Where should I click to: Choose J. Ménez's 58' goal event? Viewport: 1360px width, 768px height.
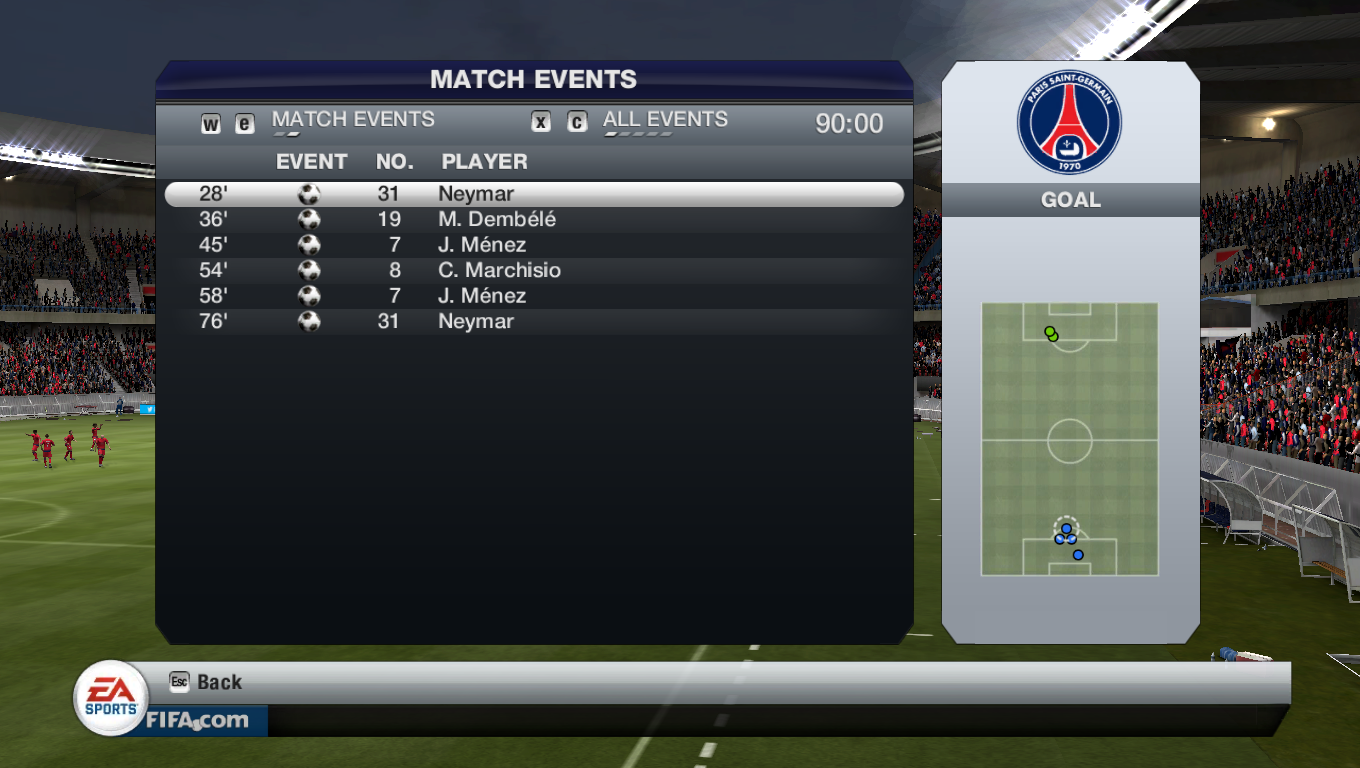tap(533, 296)
